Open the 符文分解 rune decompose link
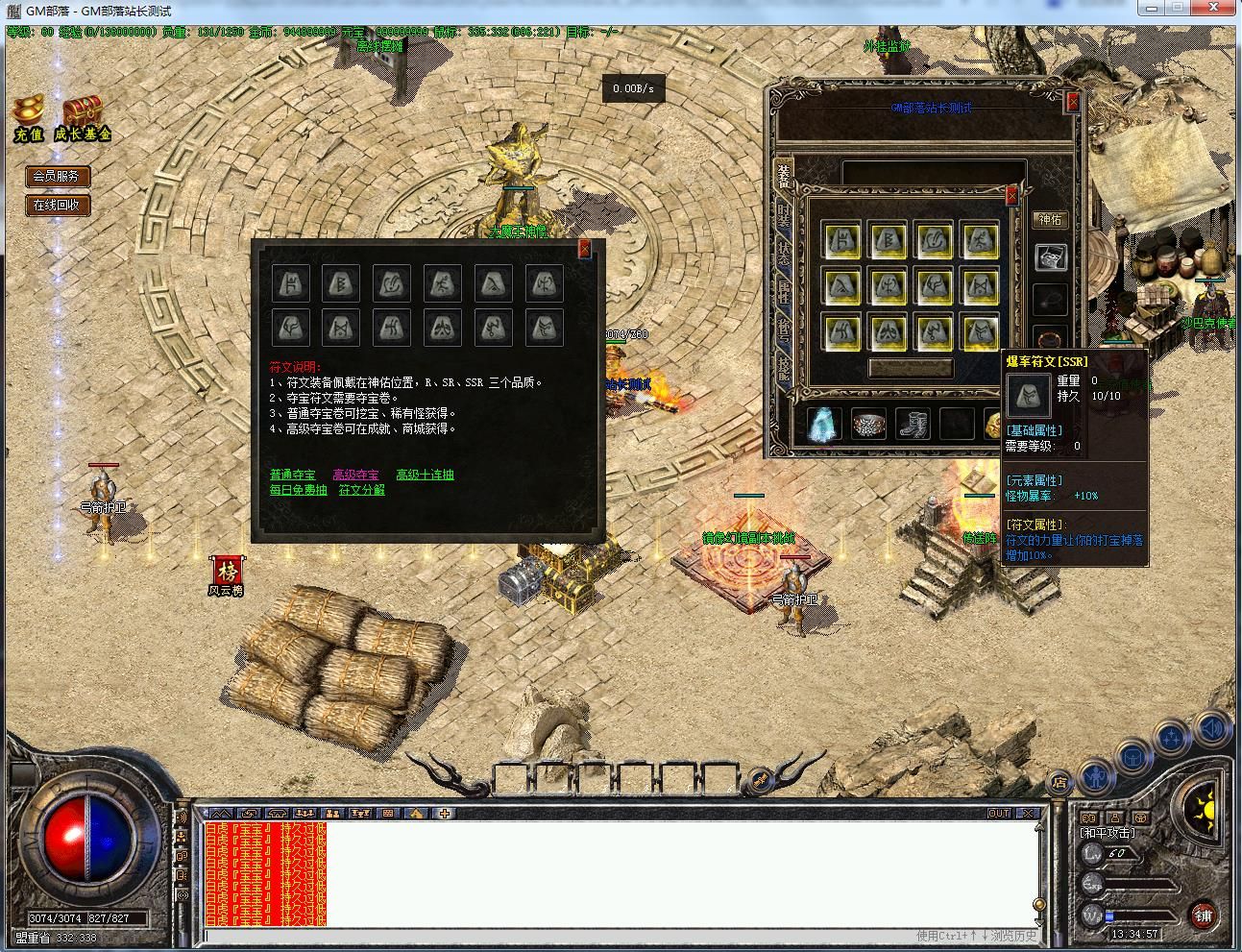The height and width of the screenshot is (952, 1242). point(361,490)
